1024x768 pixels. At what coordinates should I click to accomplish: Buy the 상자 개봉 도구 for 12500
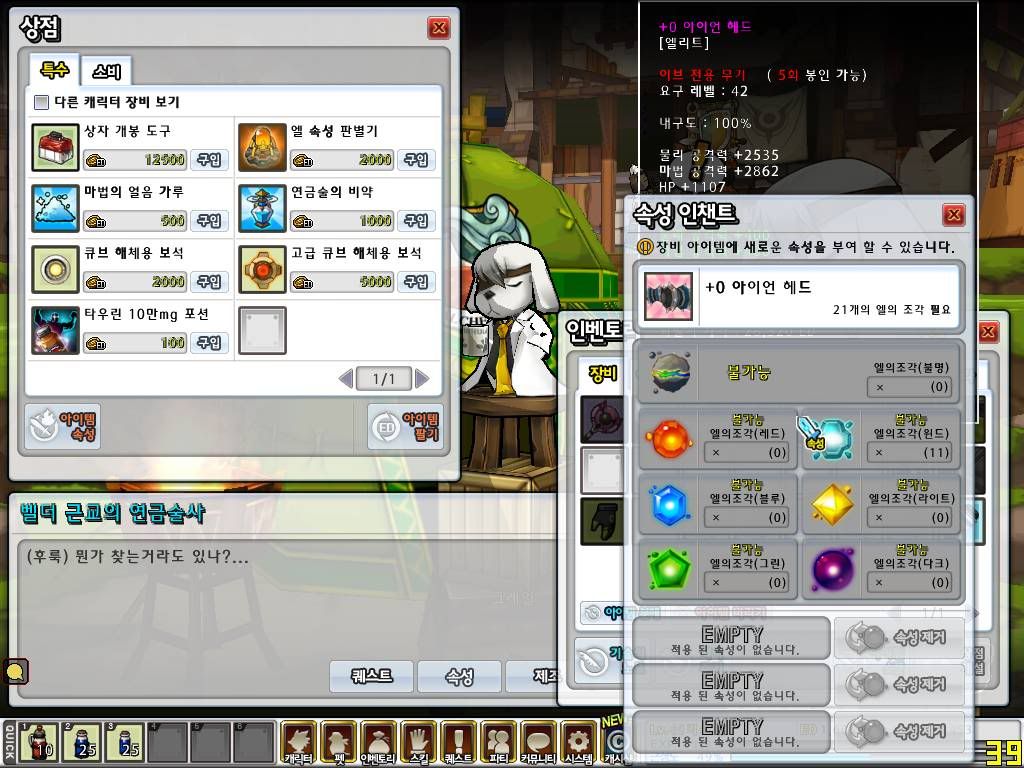209,160
